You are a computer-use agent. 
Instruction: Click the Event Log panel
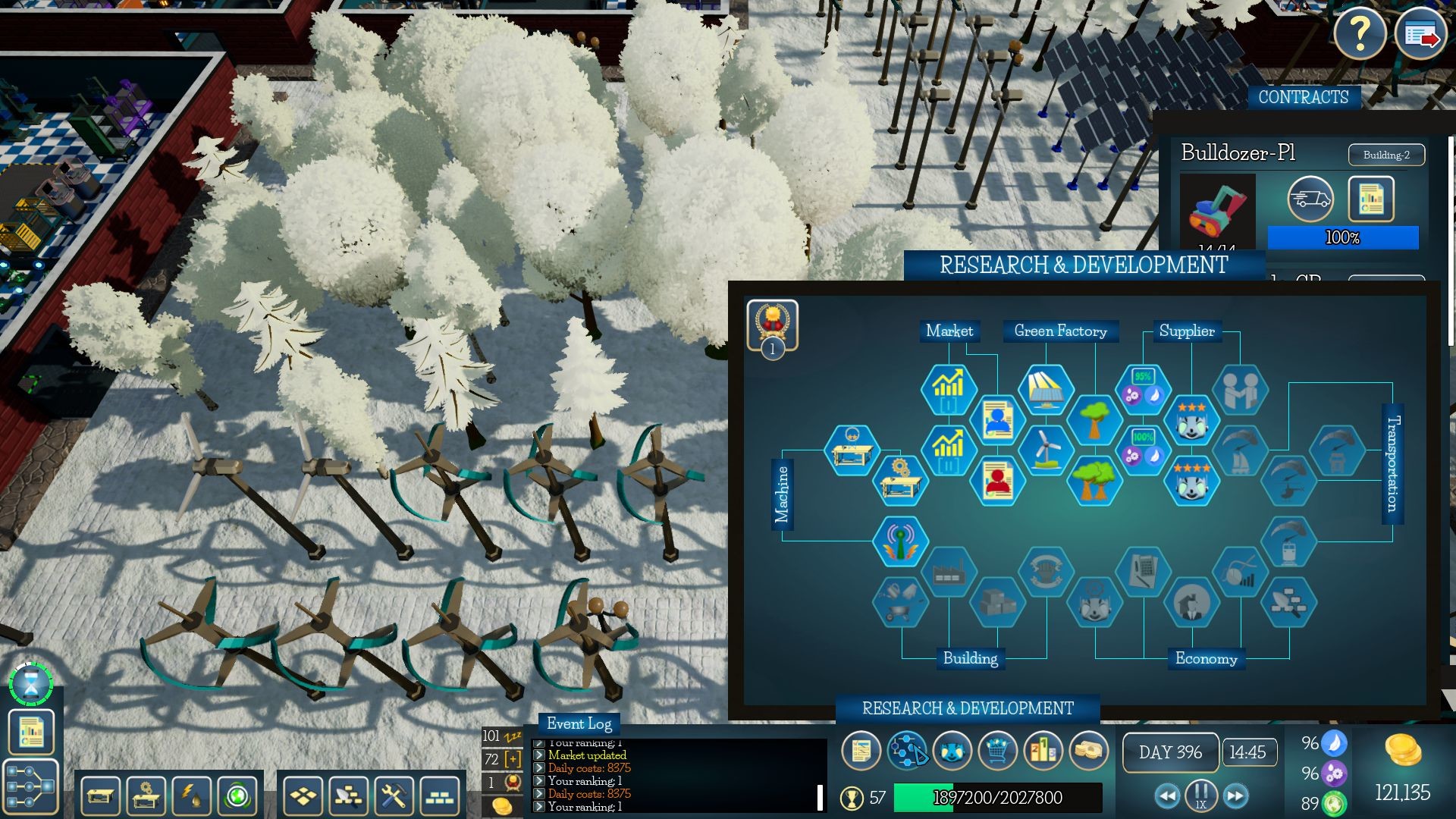tap(580, 724)
